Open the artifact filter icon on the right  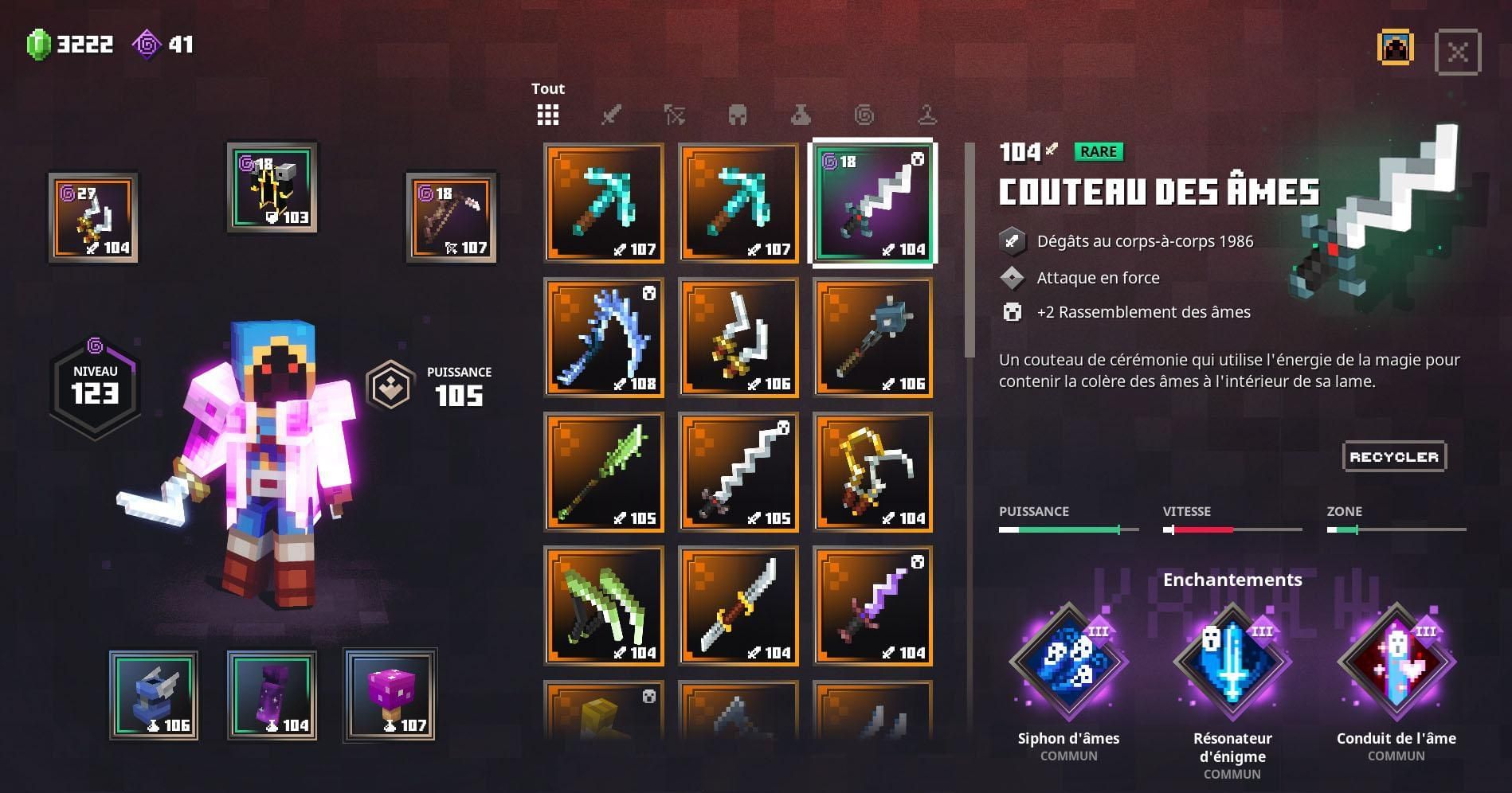[926, 115]
